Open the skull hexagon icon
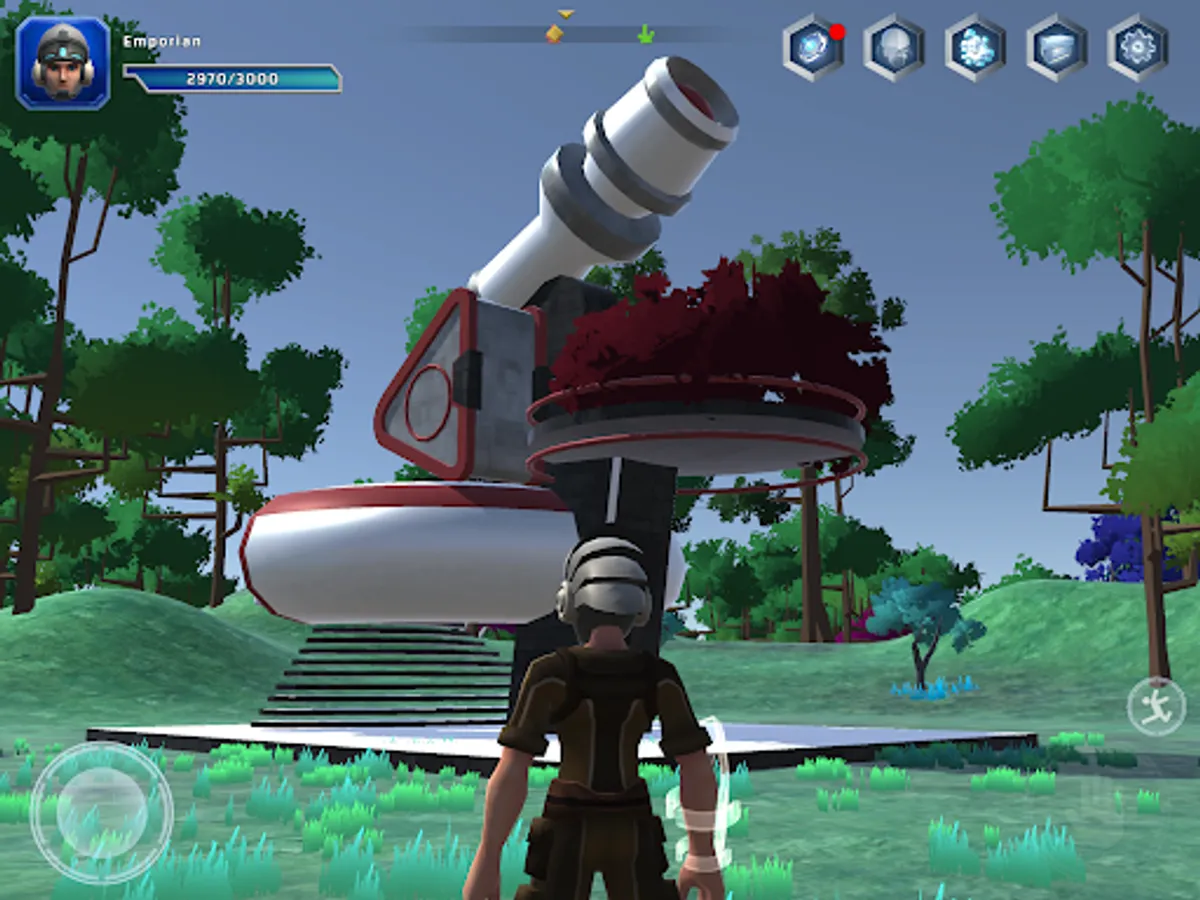 coord(893,48)
